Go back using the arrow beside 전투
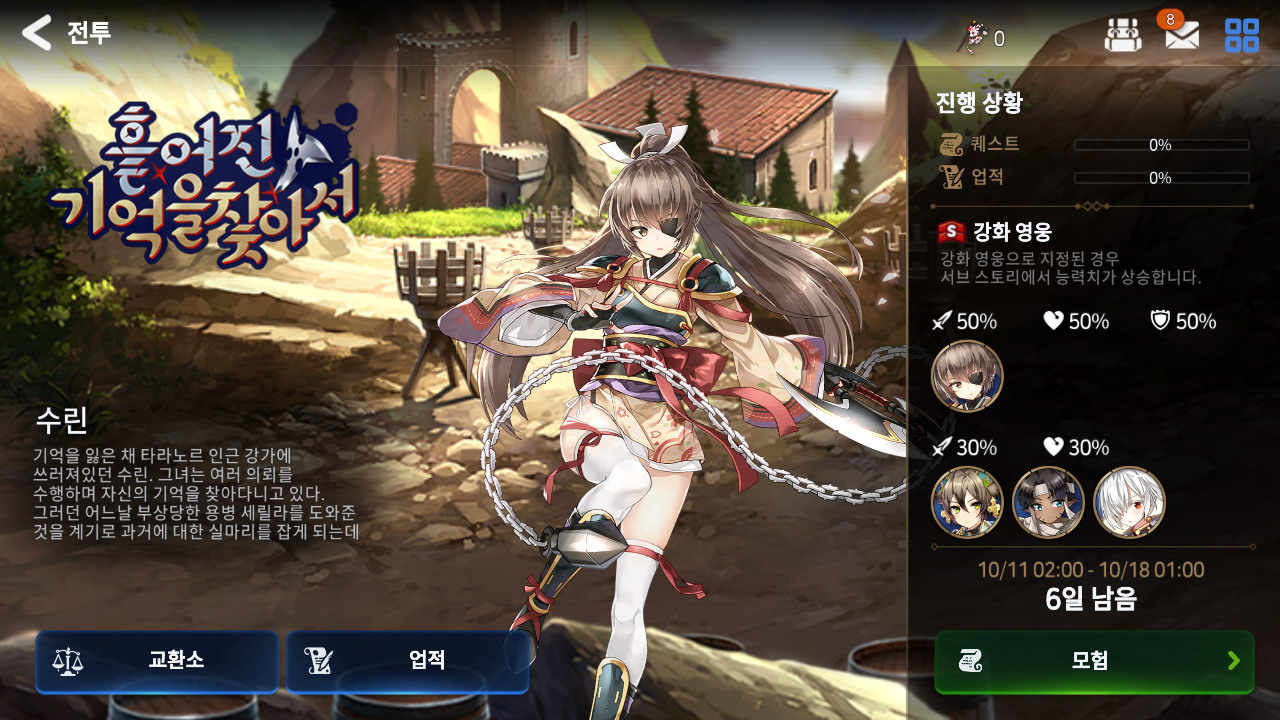Image resolution: width=1280 pixels, height=720 pixels. point(37,33)
